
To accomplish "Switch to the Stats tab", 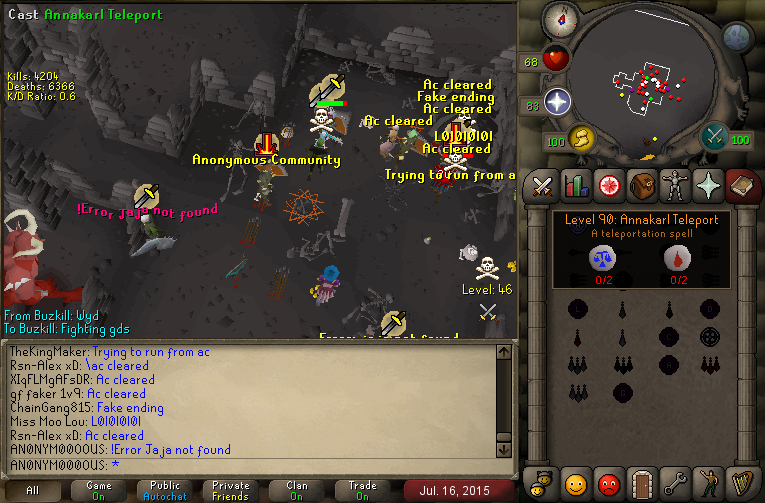I will 575,186.
